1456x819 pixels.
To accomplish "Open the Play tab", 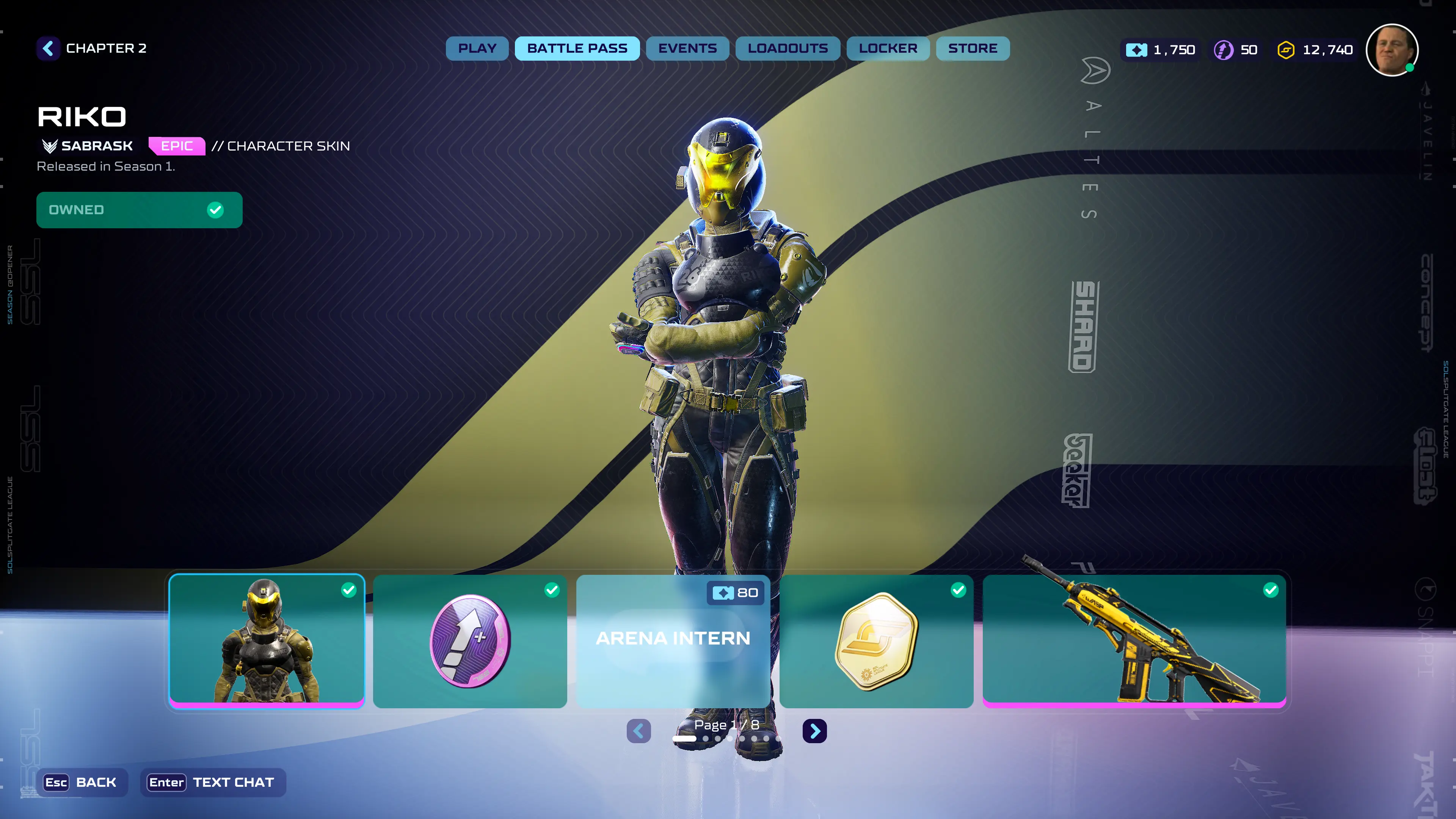I will [x=477, y=49].
